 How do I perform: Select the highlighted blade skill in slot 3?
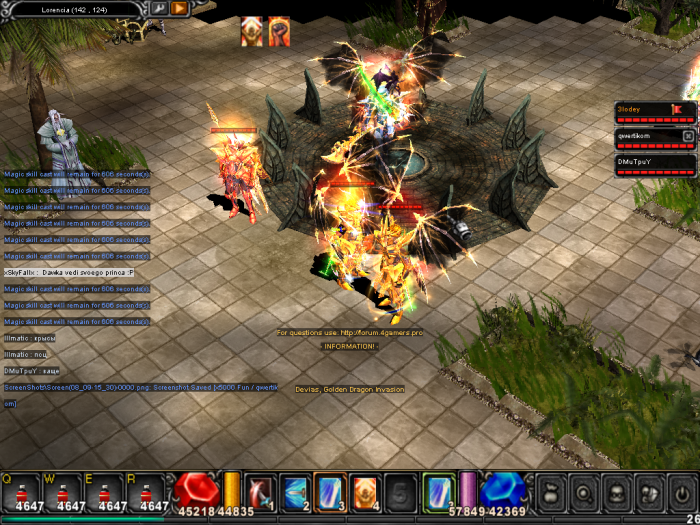click(330, 491)
